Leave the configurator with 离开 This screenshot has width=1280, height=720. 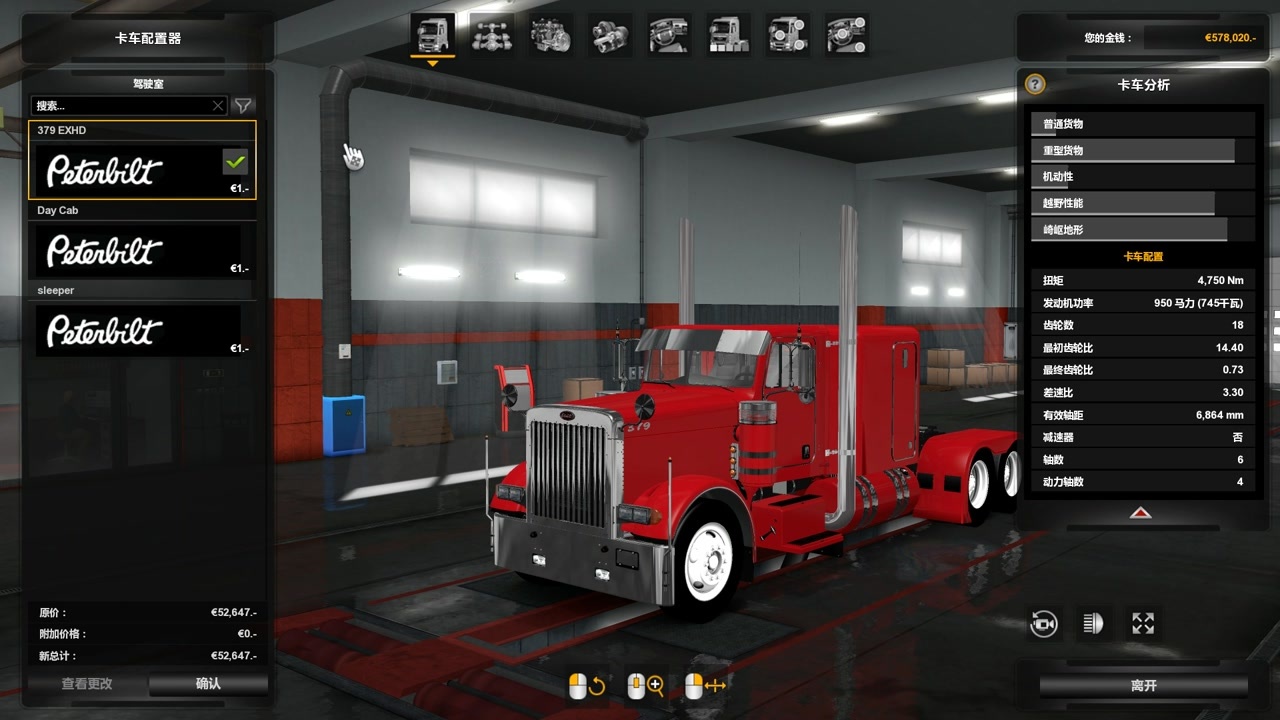(1144, 686)
